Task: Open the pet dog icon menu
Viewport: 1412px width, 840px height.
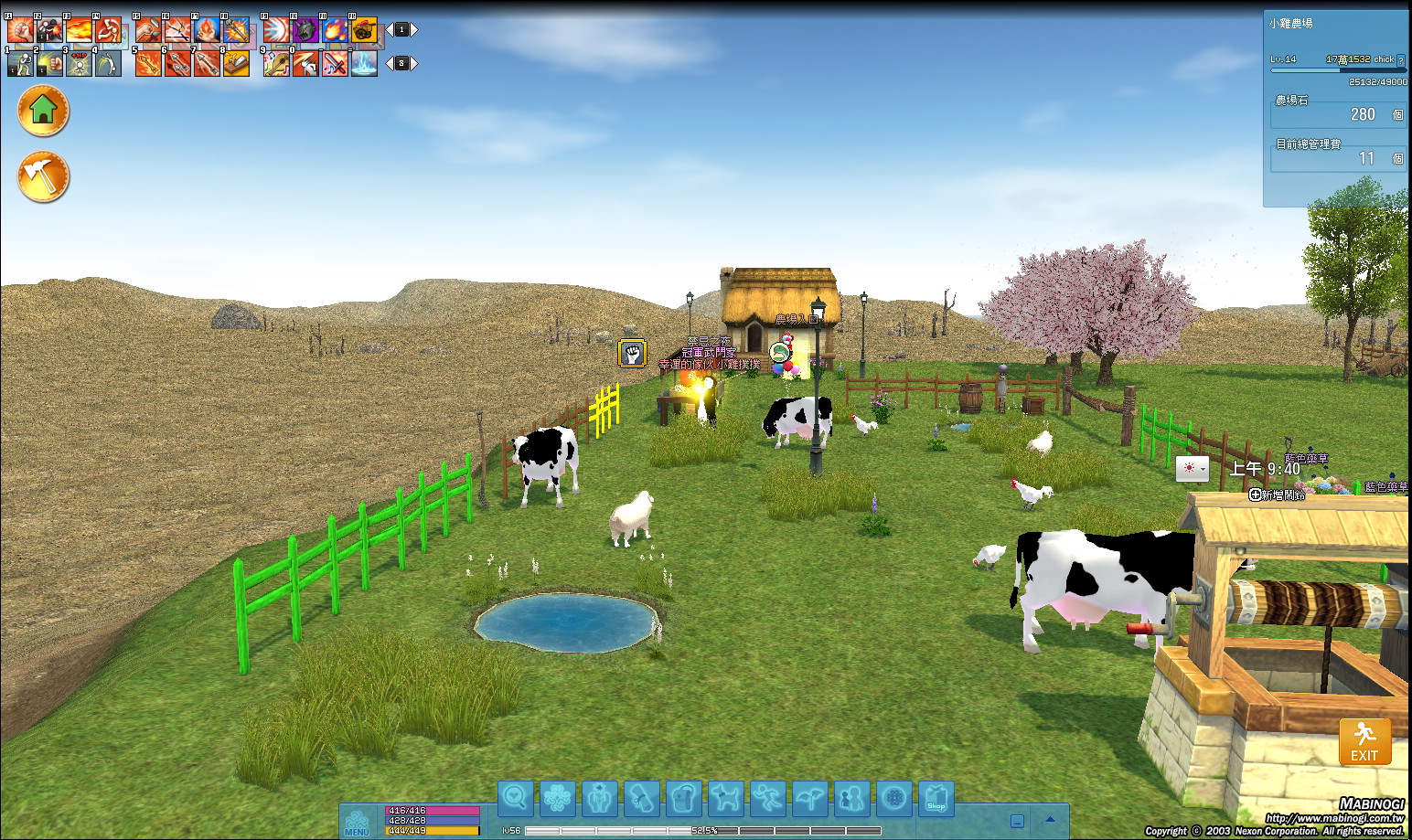Action: pos(726,799)
